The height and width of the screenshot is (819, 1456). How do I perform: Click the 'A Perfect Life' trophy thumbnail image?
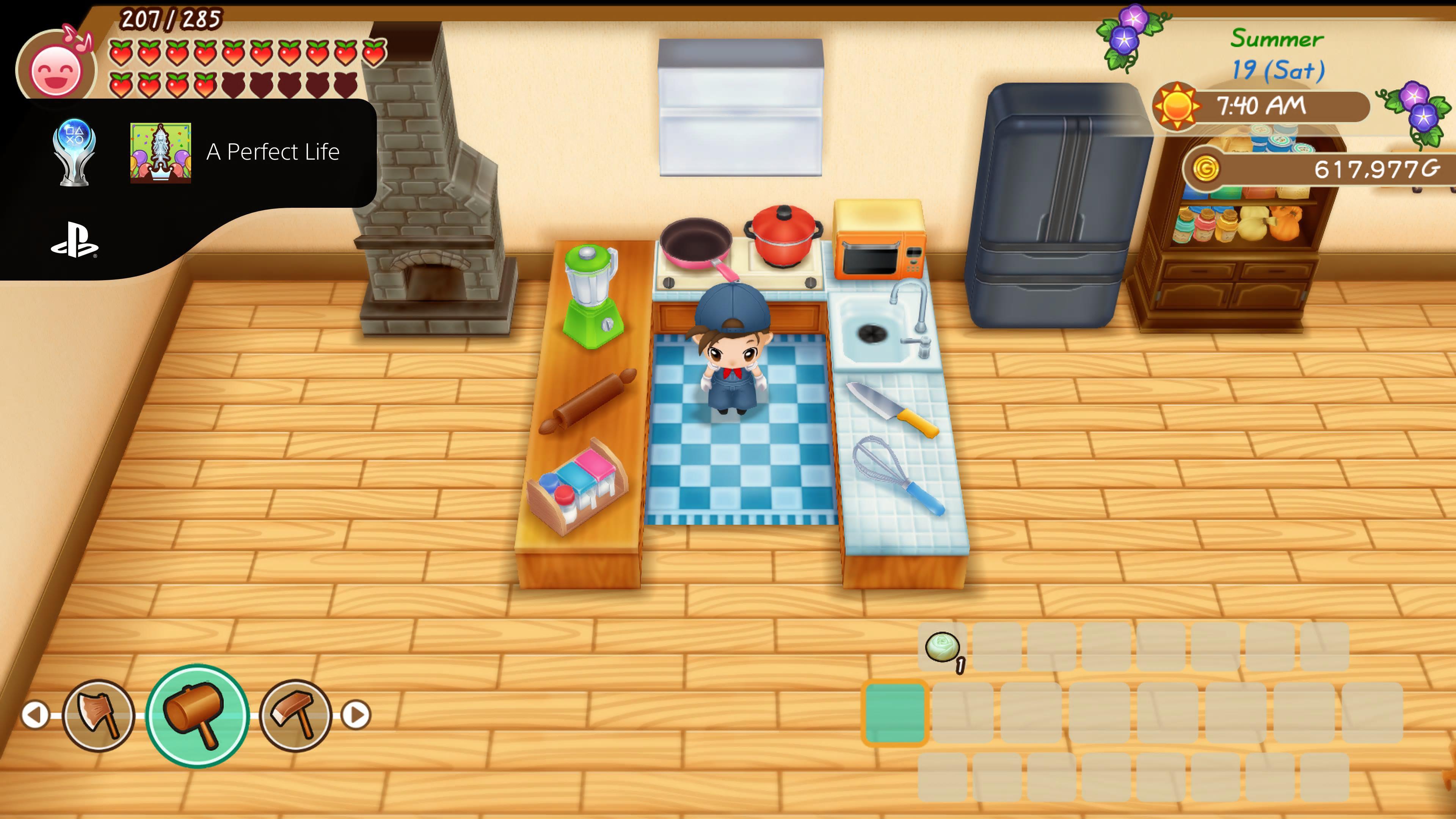tap(161, 152)
